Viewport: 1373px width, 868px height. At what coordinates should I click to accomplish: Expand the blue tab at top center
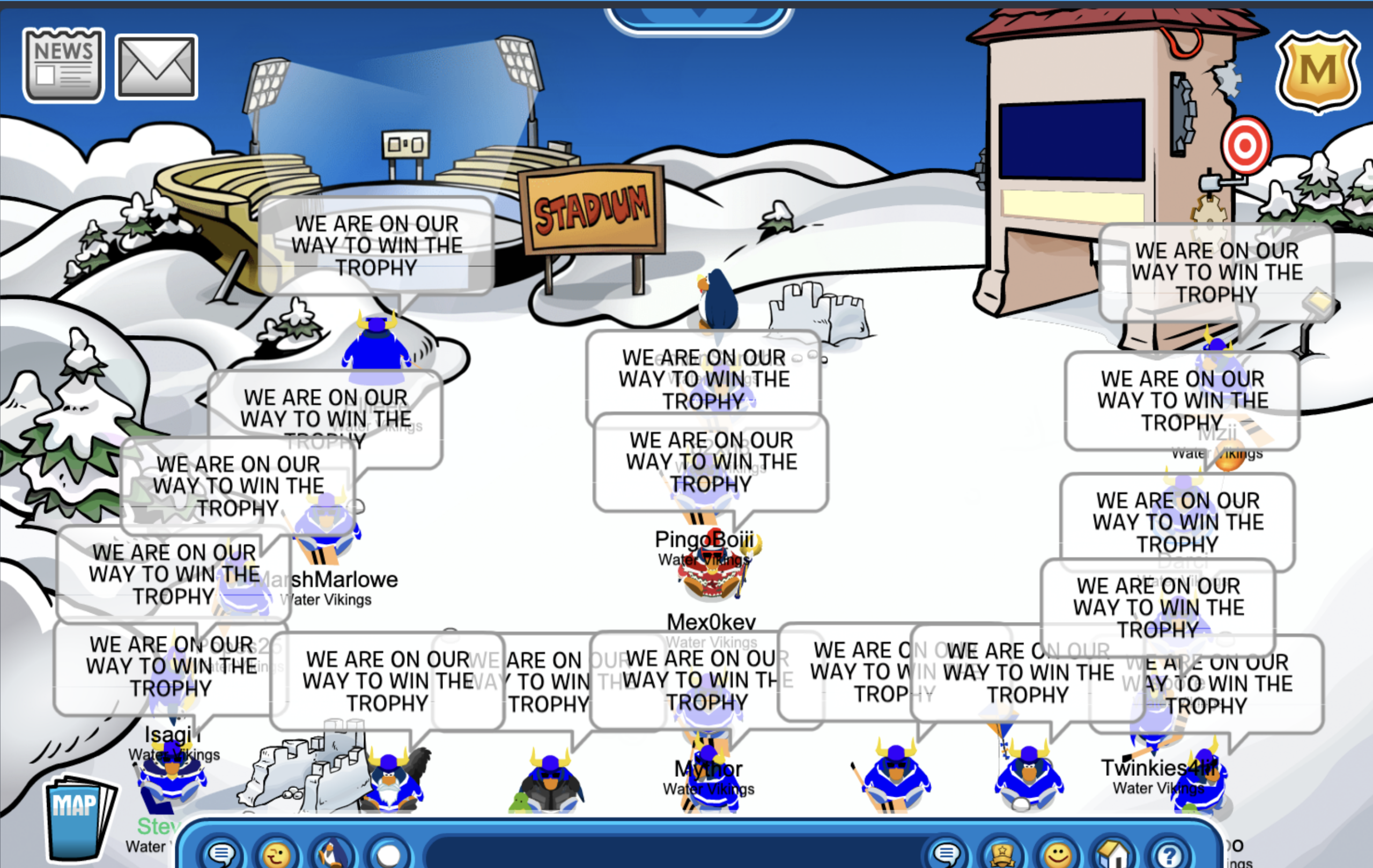click(x=699, y=18)
